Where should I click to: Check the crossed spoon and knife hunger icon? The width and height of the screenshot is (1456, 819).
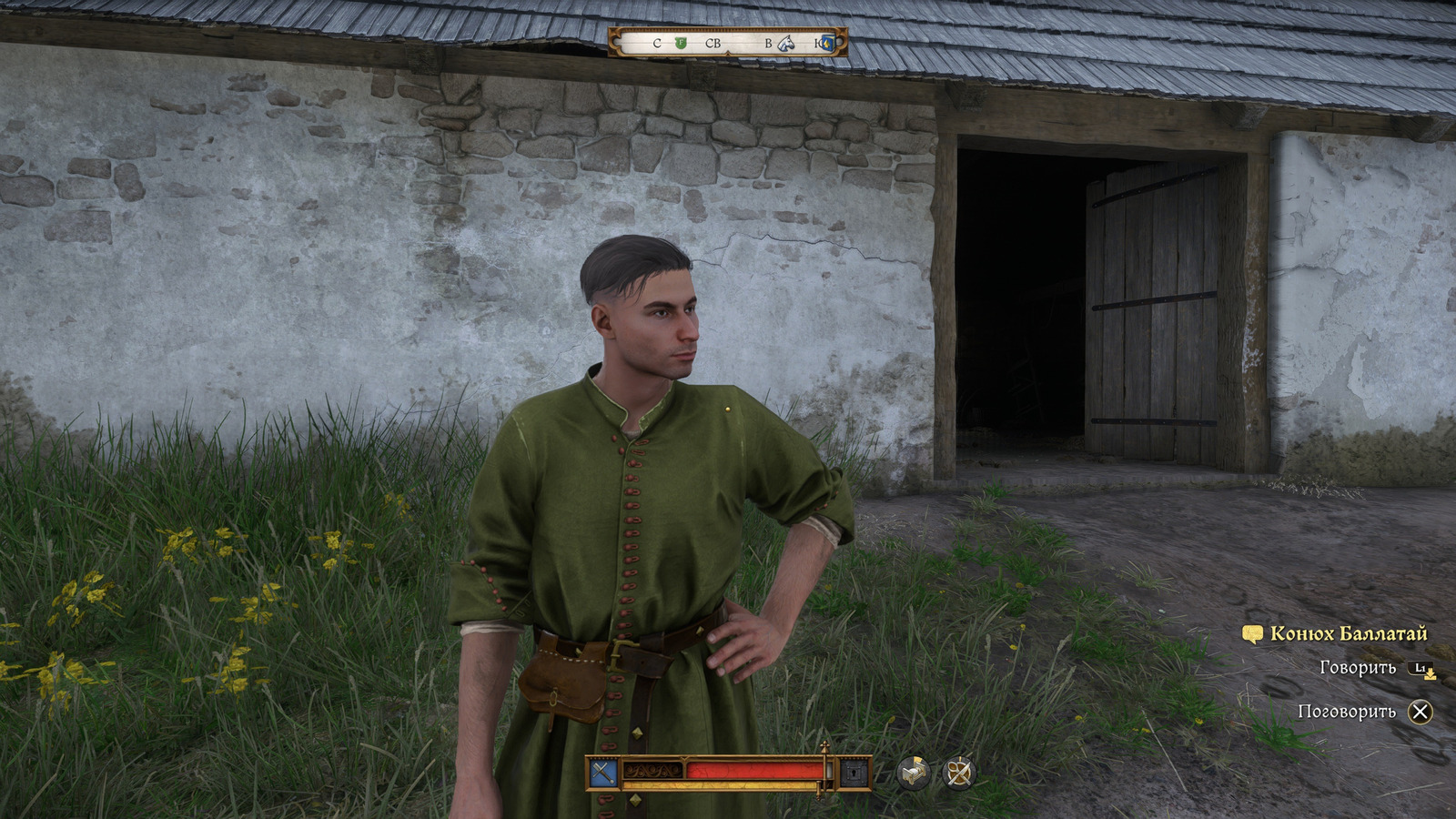coord(957,773)
